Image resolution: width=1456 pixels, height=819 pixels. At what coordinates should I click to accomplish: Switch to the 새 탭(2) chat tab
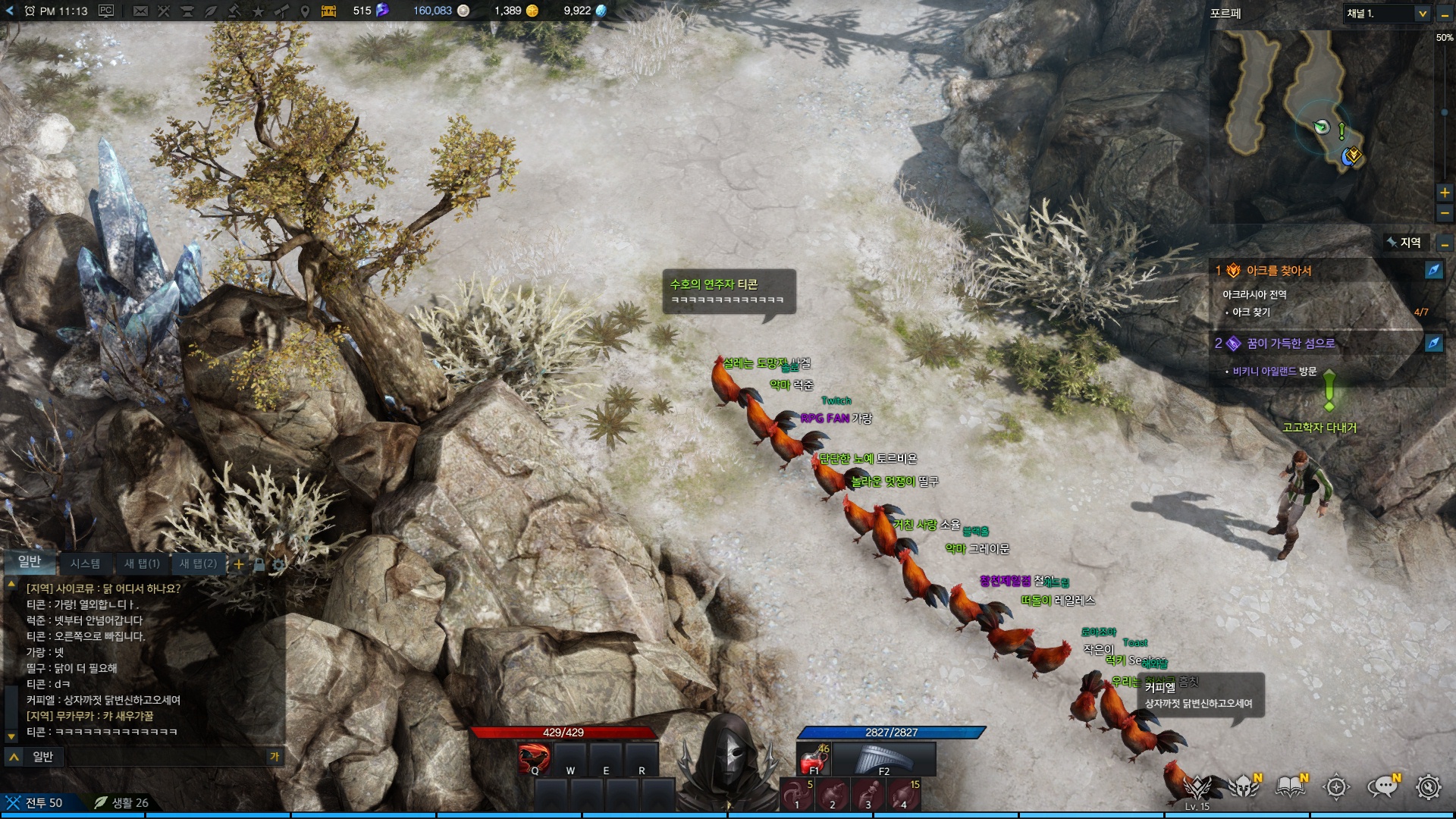pos(198,563)
